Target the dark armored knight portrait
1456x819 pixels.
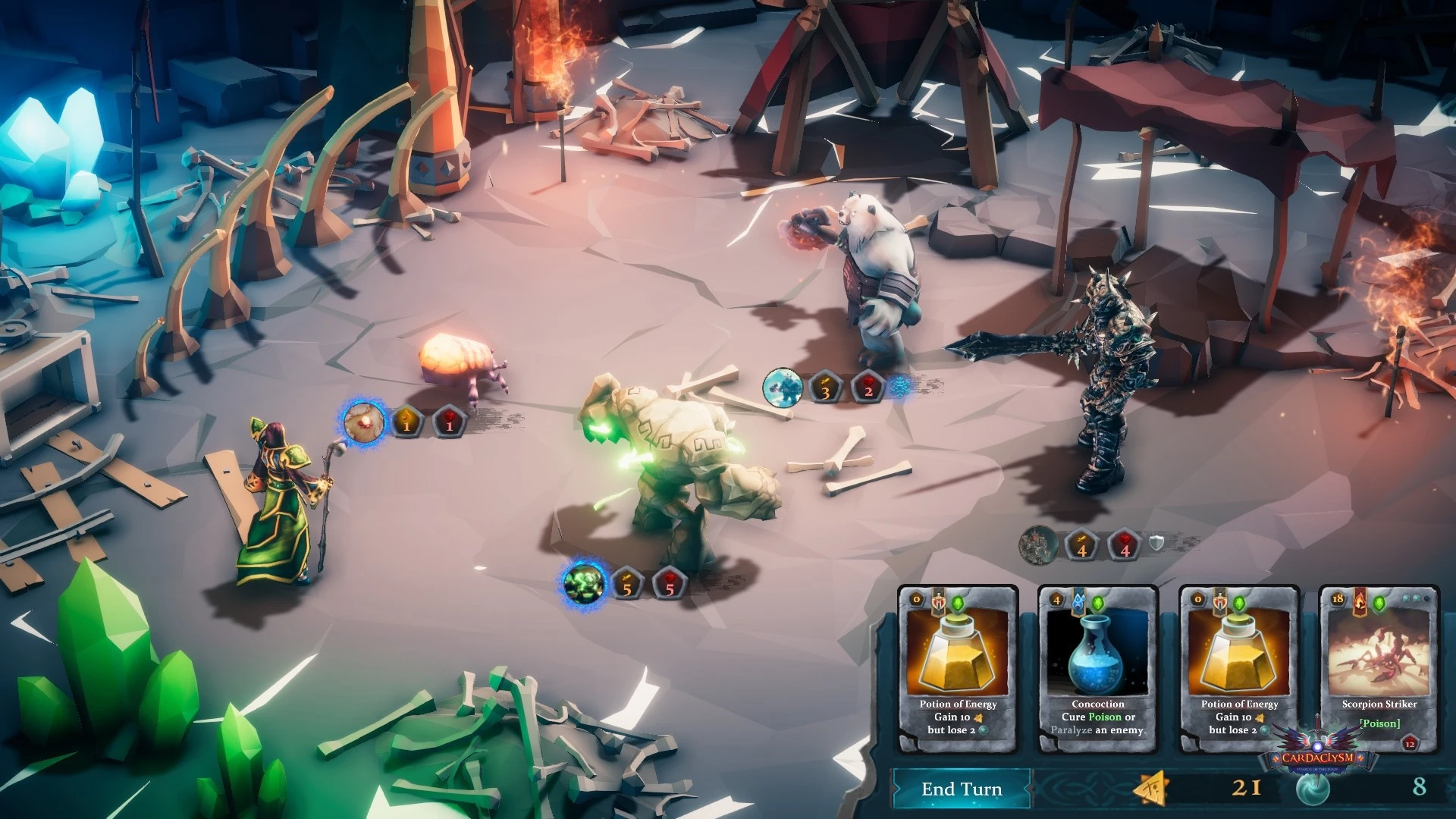(1038, 545)
